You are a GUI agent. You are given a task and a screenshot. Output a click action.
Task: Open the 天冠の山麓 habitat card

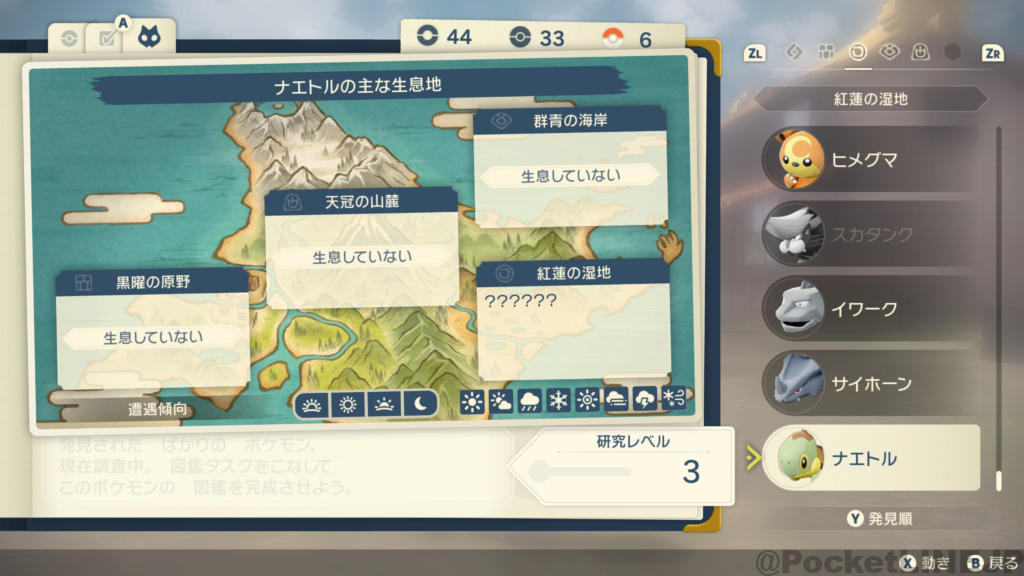[x=361, y=246]
